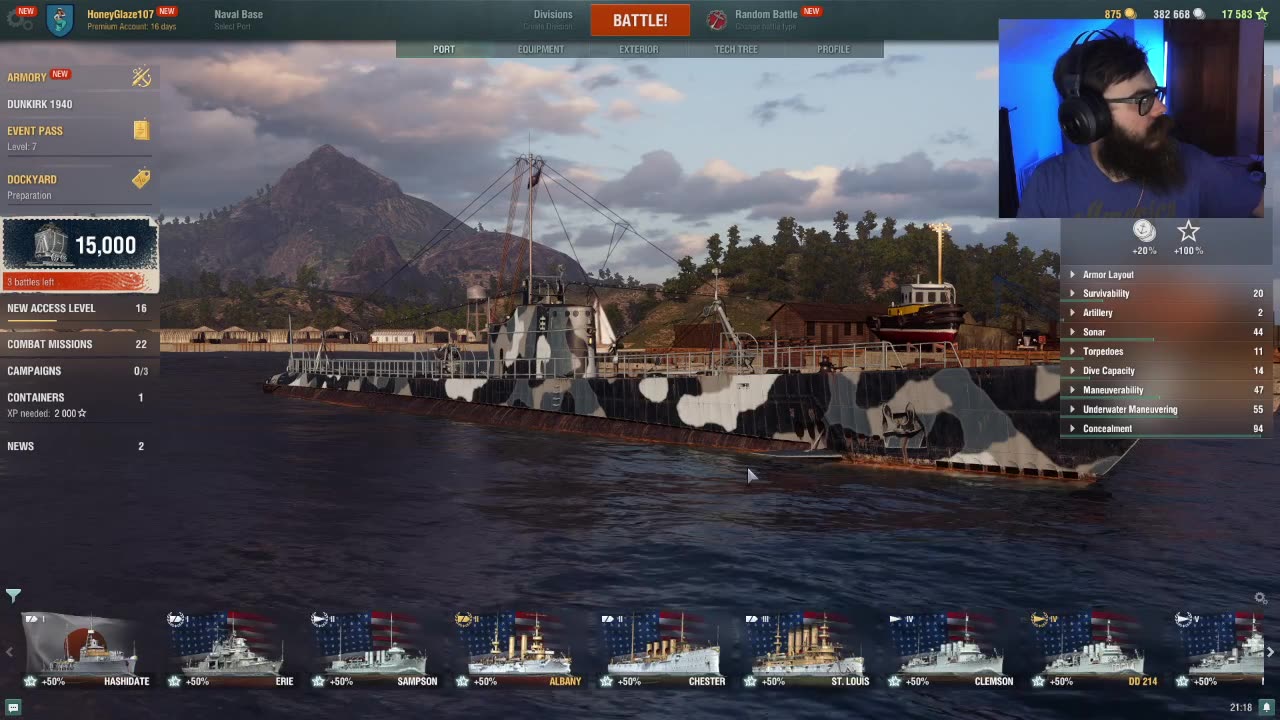Image resolution: width=1280 pixels, height=720 pixels.
Task: Choose the St. Louis ship
Action: point(806,650)
